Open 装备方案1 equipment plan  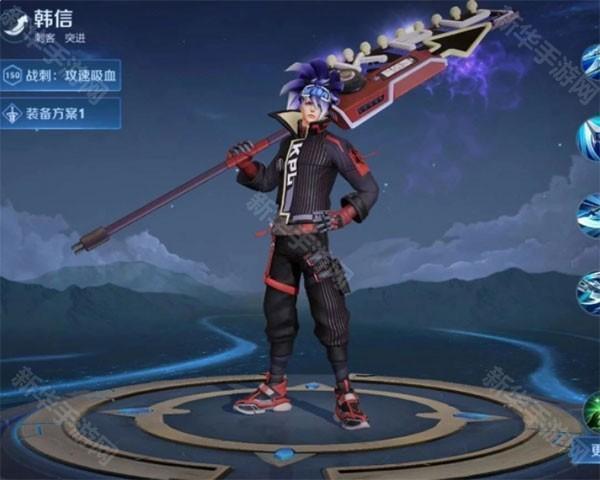point(62,113)
